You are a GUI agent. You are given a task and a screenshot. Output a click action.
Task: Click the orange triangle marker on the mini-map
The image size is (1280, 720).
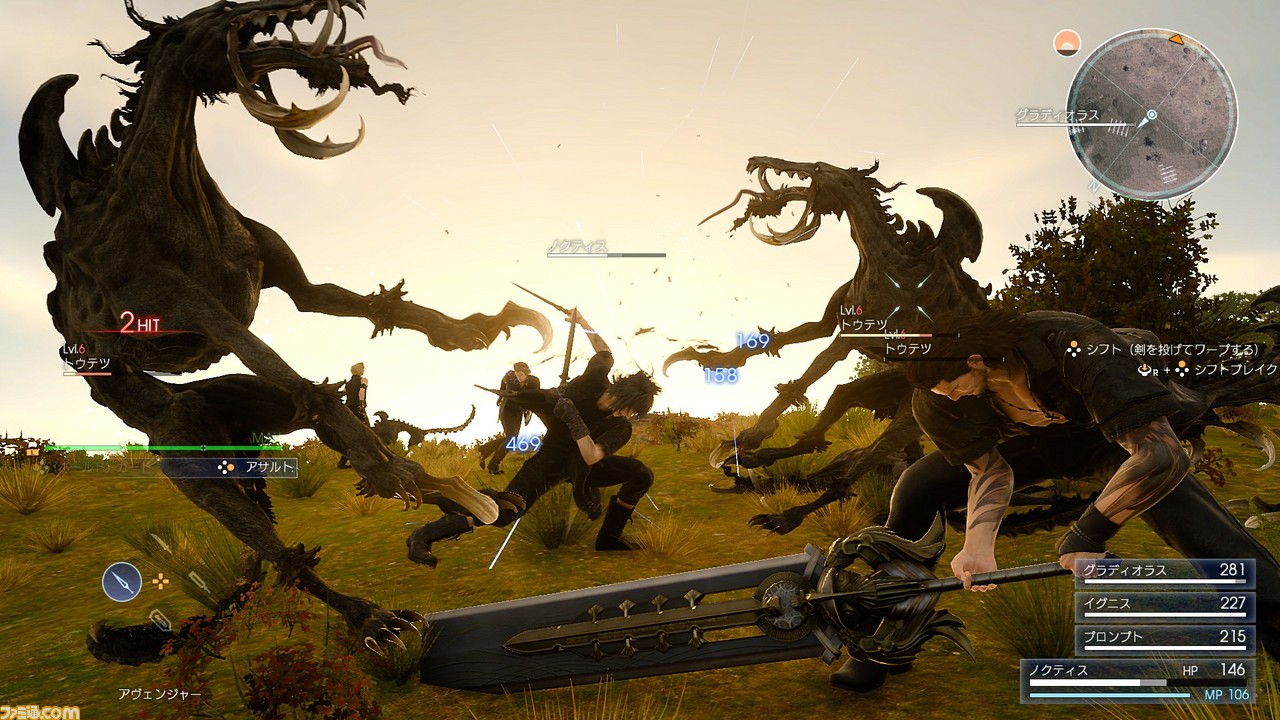tap(1175, 41)
